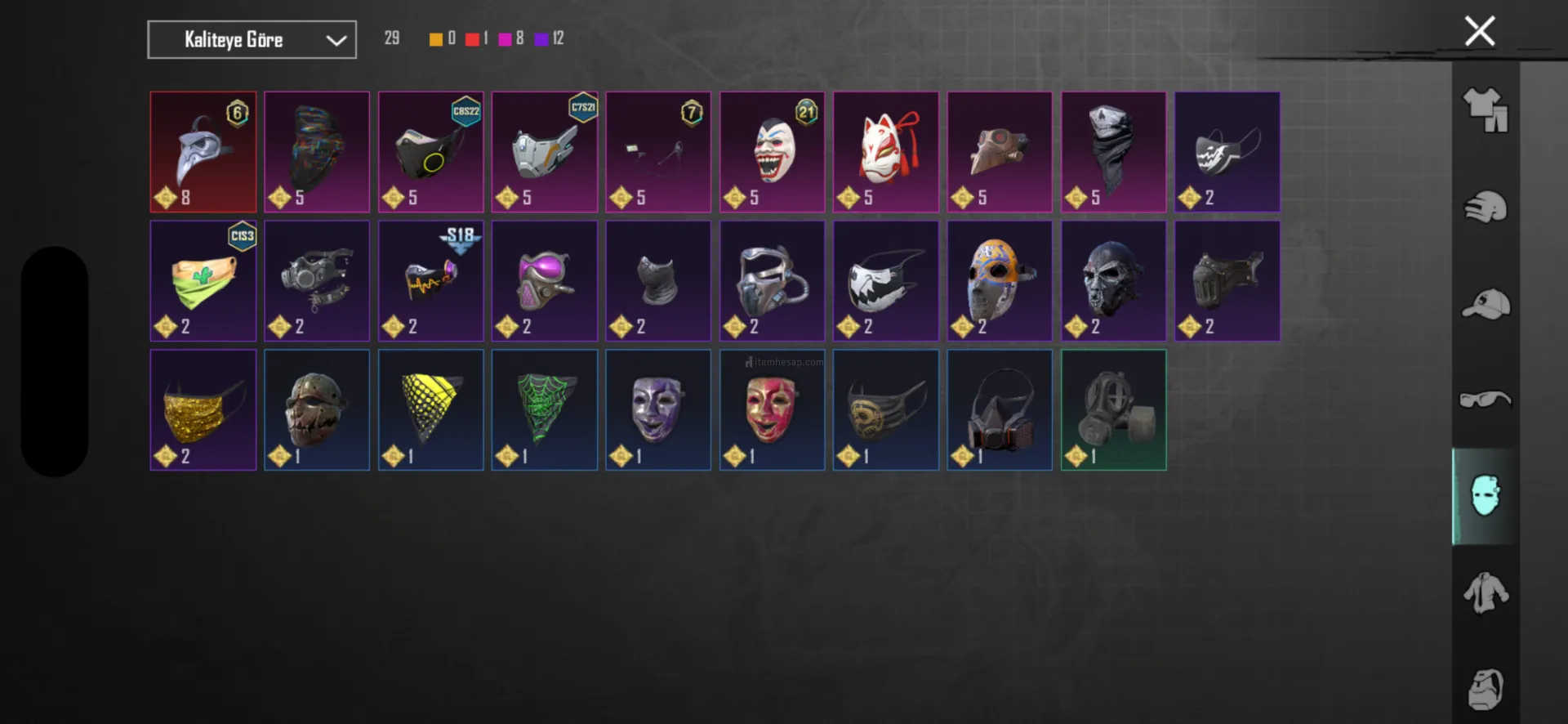Switch to the baseball cap hats tab
Viewport: 1568px width, 724px height.
1485,304
